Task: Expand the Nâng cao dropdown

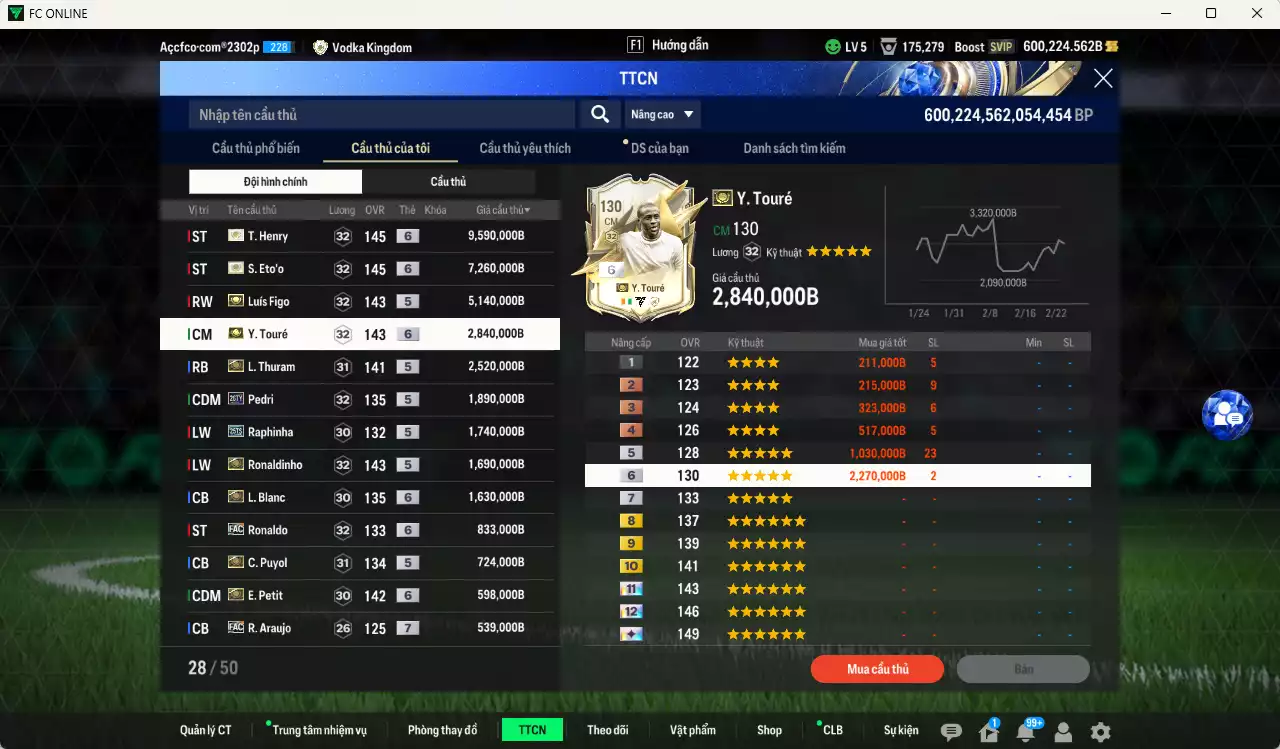Action: click(x=662, y=113)
